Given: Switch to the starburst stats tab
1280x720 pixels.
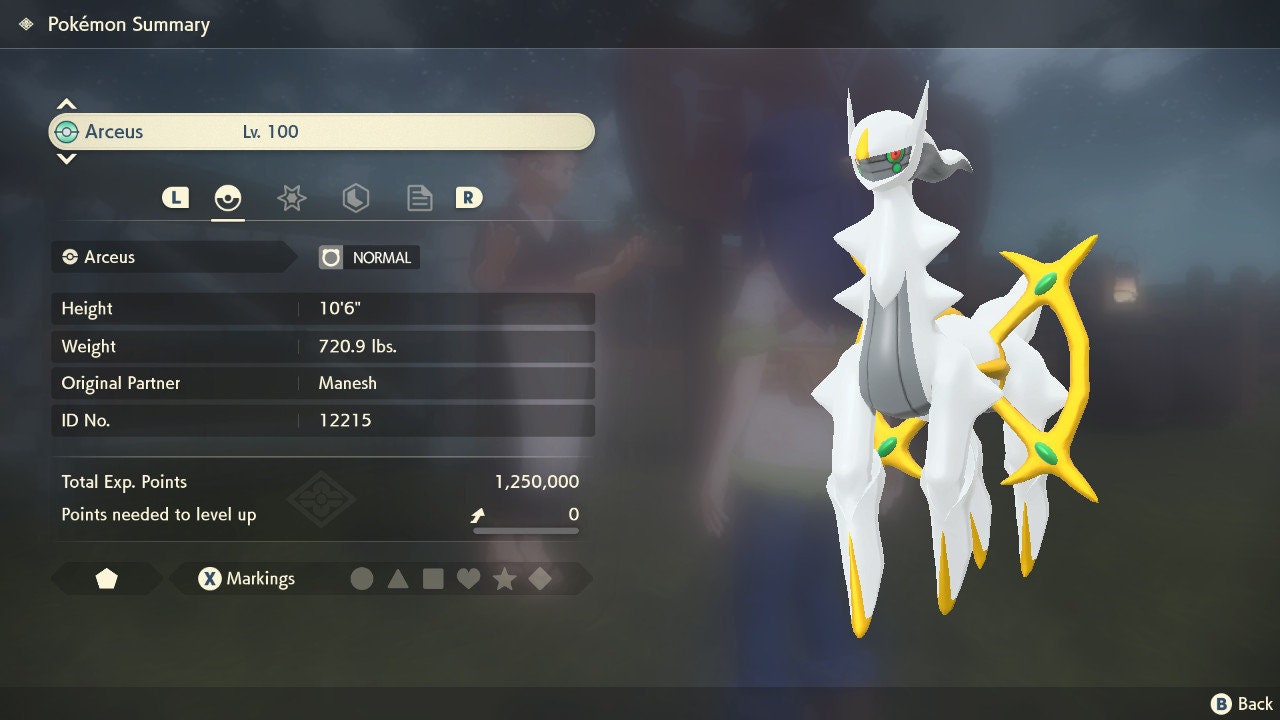Looking at the screenshot, I should point(291,198).
